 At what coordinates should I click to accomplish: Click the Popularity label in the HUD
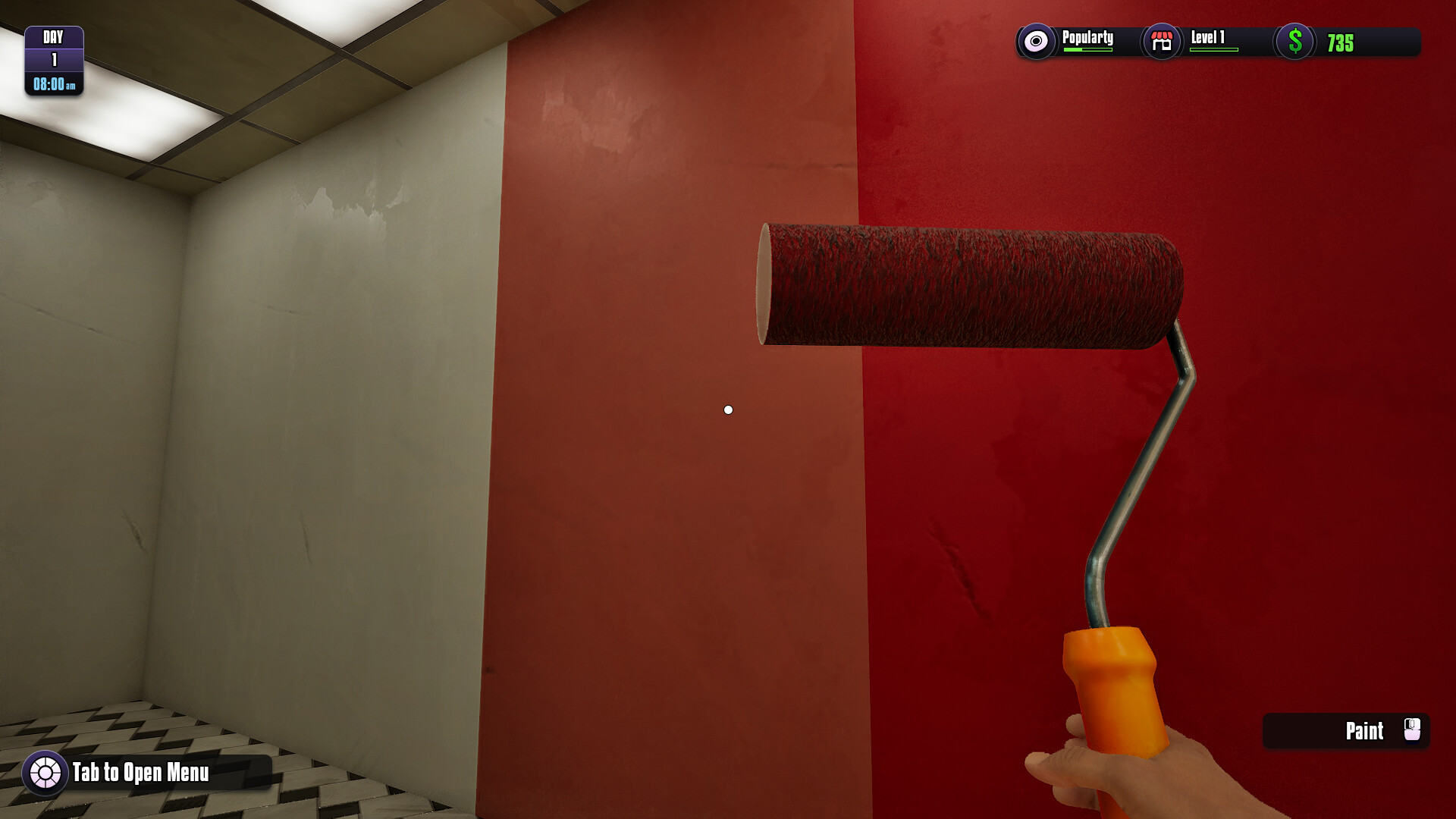[1087, 36]
